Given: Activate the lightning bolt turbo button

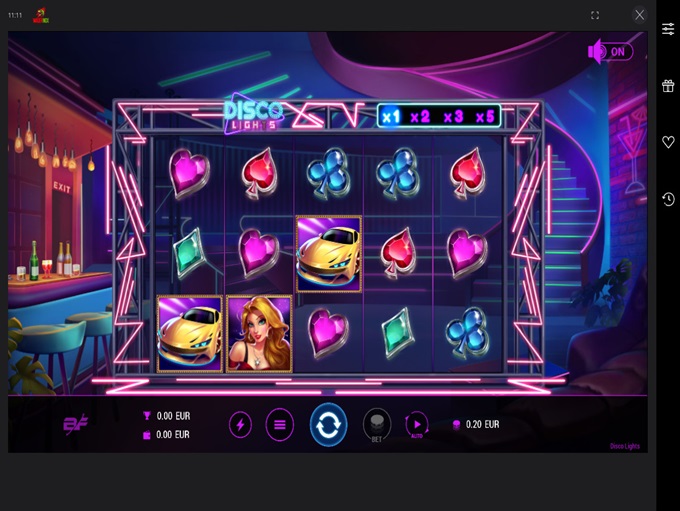Looking at the screenshot, I should click(x=240, y=424).
